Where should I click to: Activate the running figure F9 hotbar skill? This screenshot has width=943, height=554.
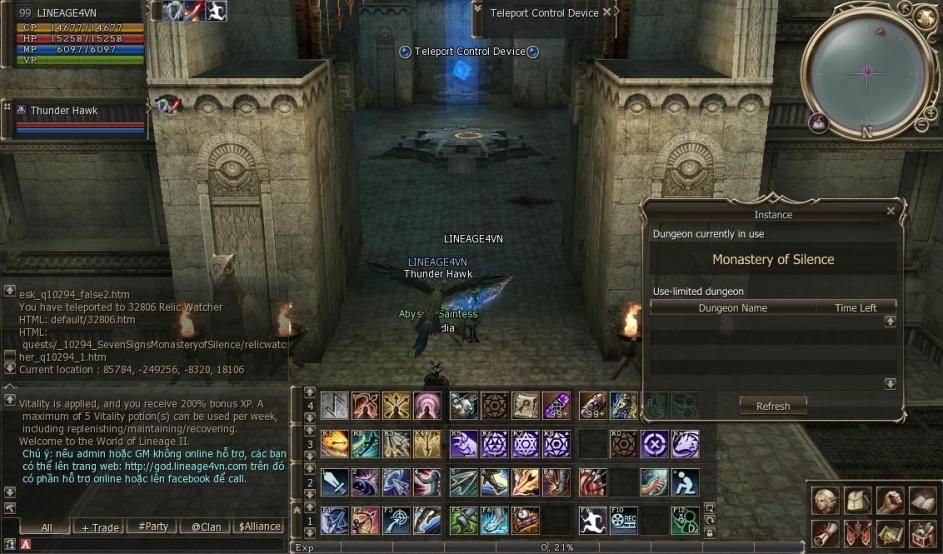point(594,520)
